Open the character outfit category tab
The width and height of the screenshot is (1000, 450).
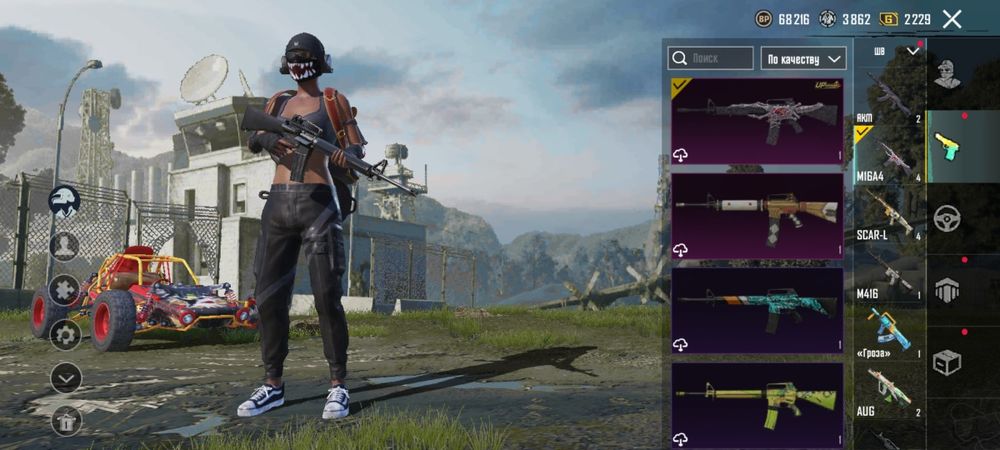(x=947, y=73)
